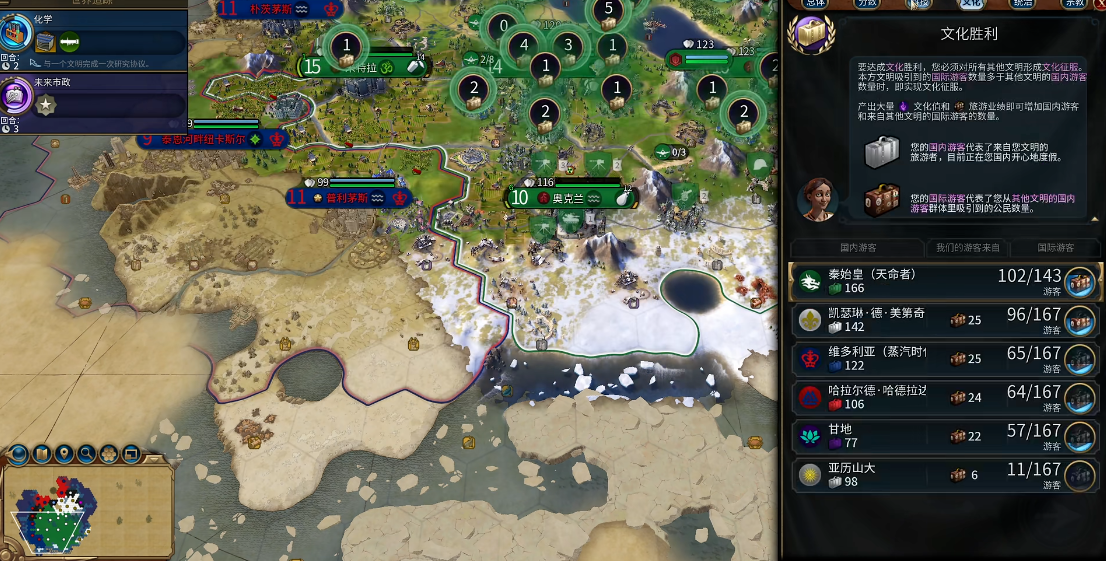
Task: Switch to the 总体 victory tab
Action: tap(815, 4)
